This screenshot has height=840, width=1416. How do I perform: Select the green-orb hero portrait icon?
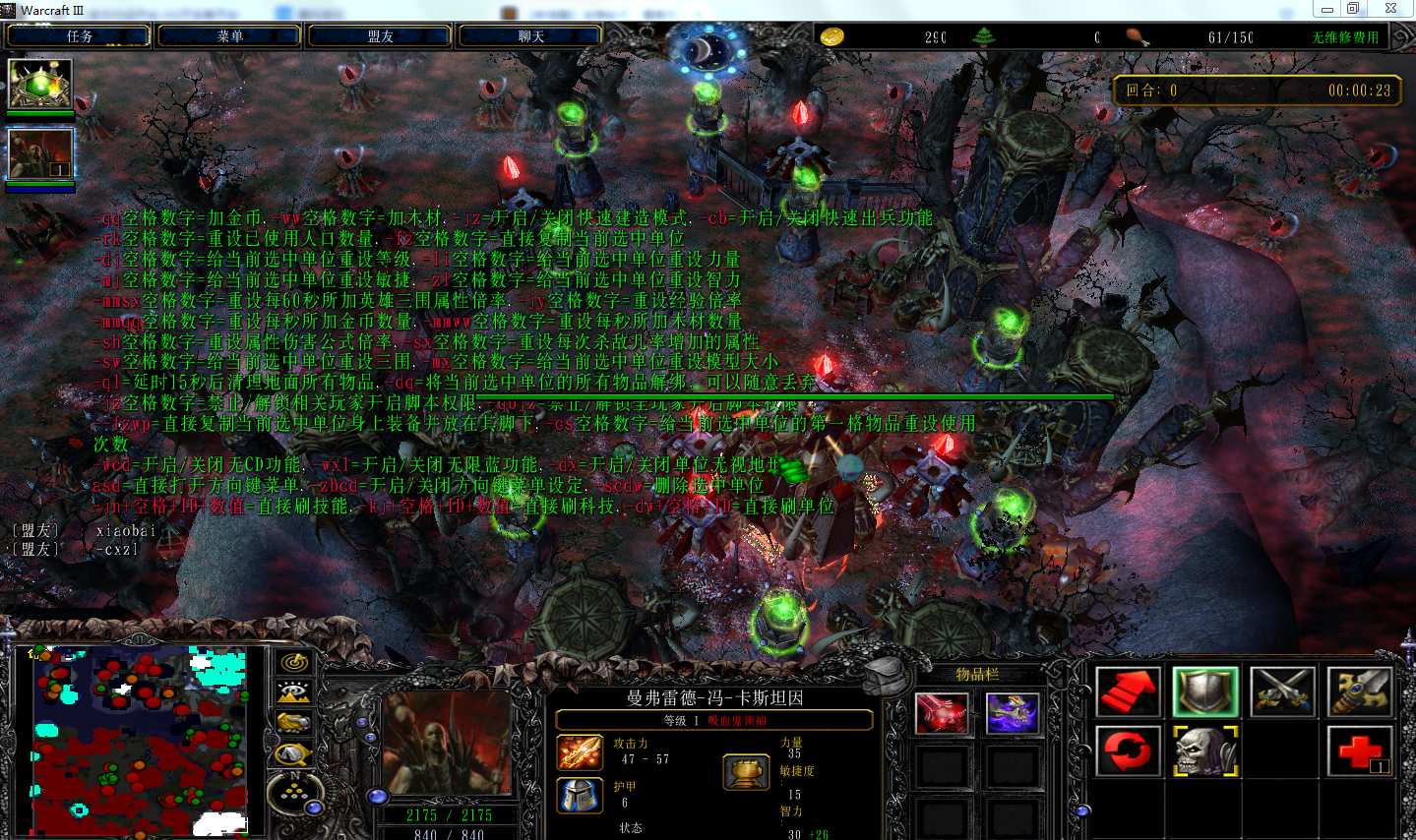[40, 84]
